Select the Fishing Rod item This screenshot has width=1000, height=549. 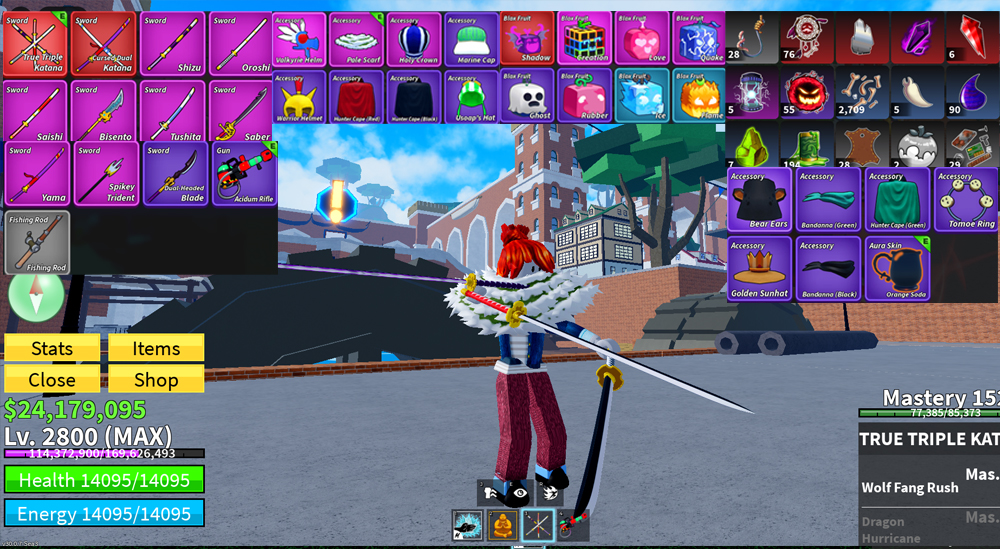37,242
